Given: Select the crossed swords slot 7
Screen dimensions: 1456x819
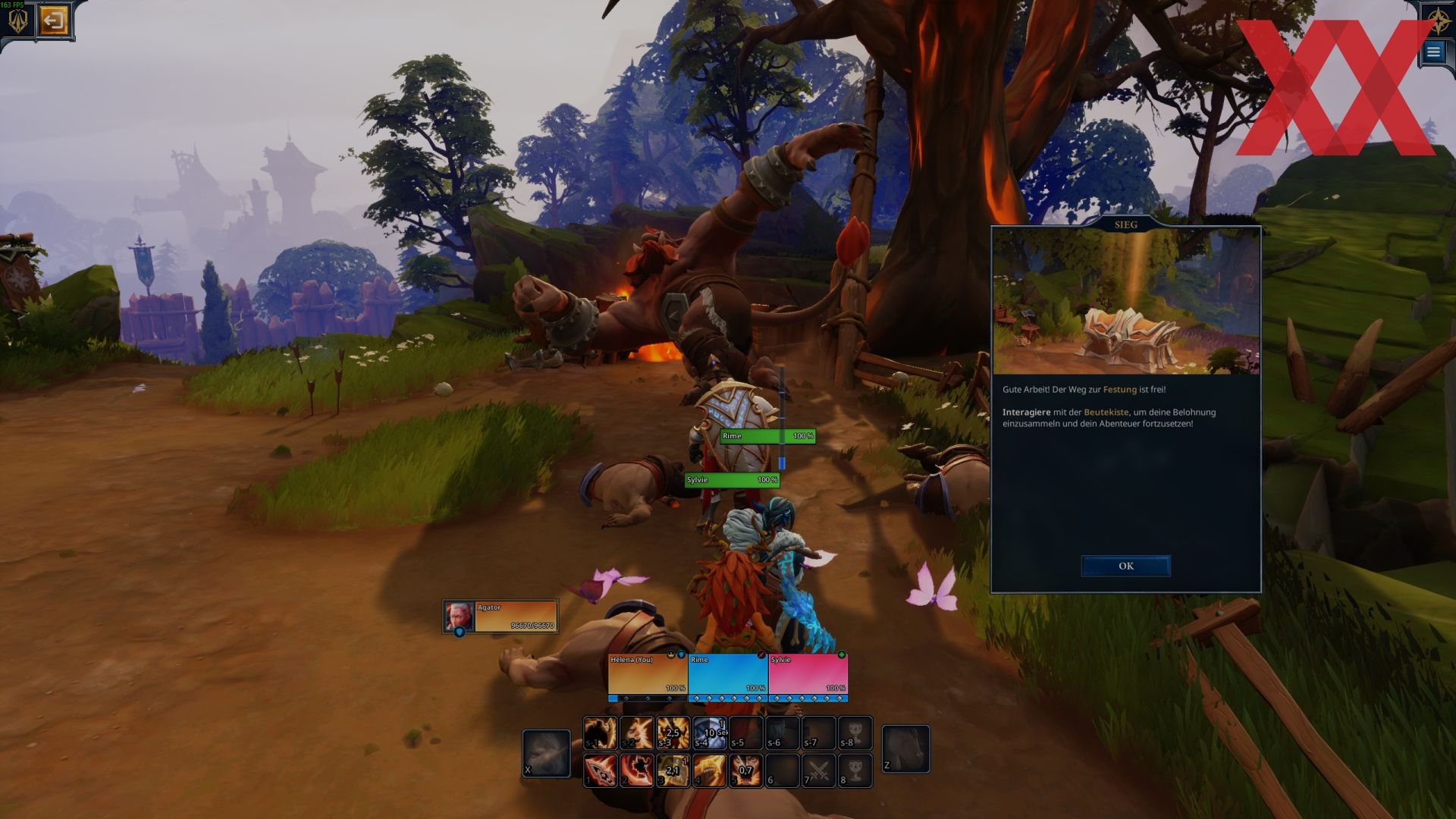Looking at the screenshot, I should pyautogui.click(x=818, y=770).
